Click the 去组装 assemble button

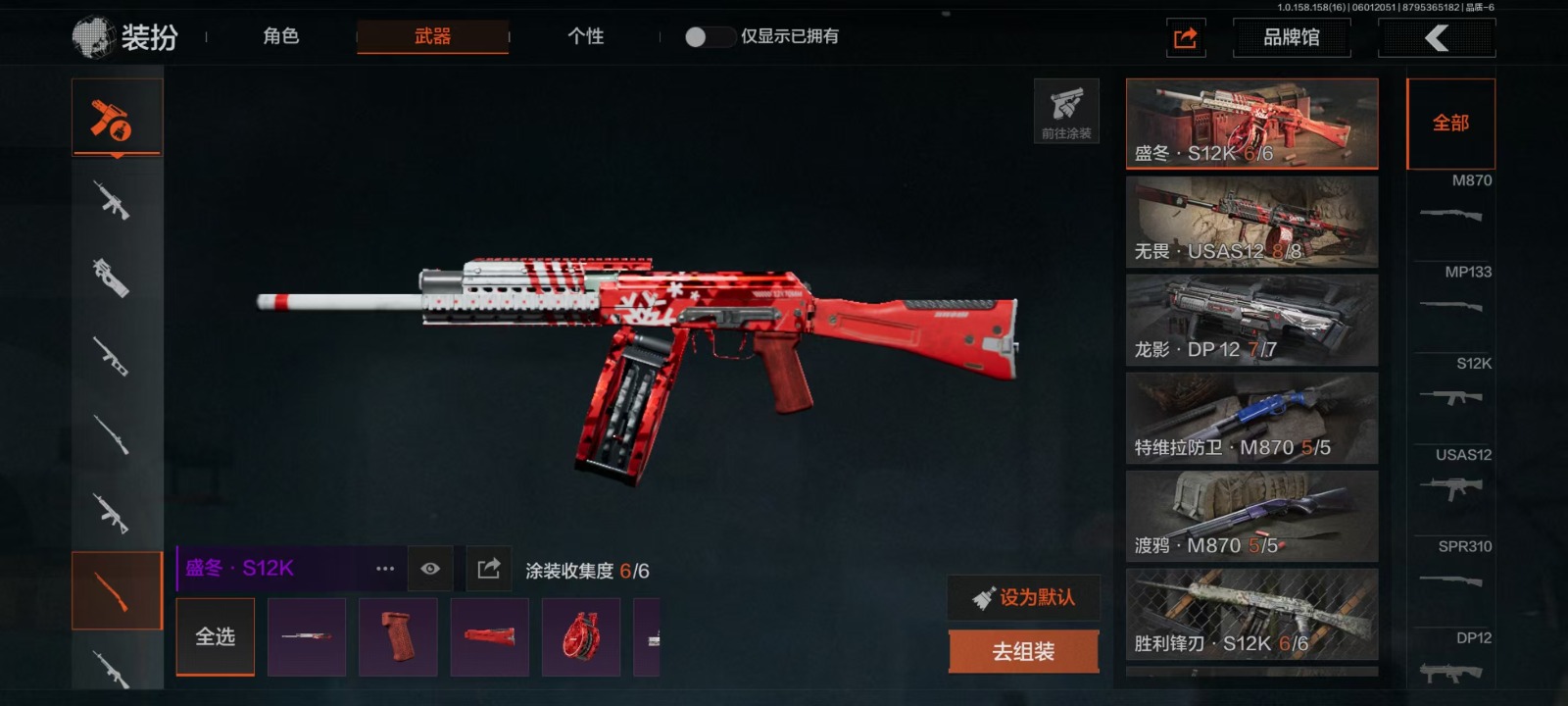point(1024,651)
